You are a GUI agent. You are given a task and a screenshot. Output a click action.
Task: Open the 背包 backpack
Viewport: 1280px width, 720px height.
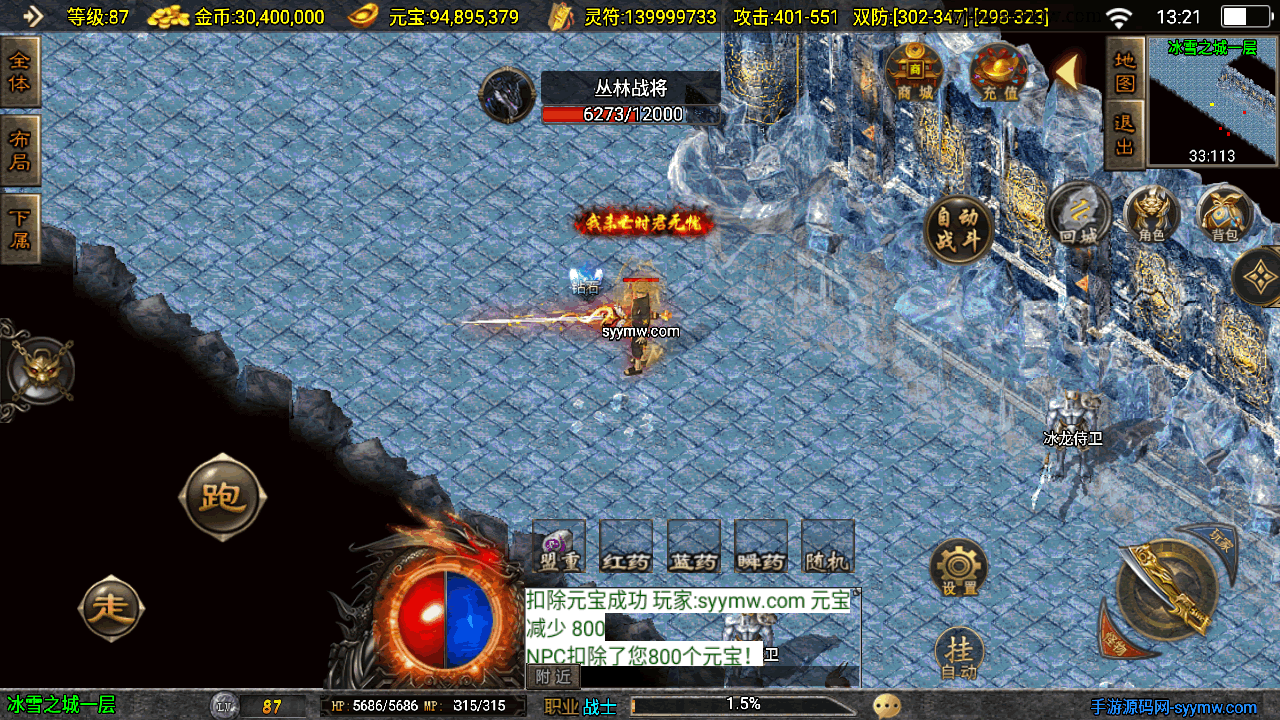[x=1225, y=214]
